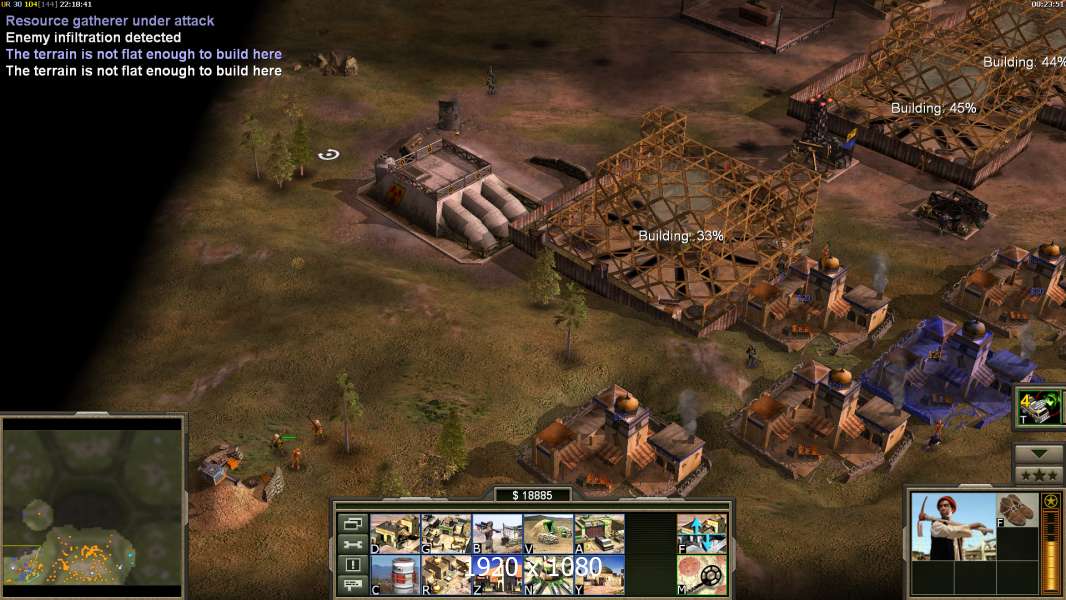Click the wrench button on command bar
The height and width of the screenshot is (600, 1066).
click(x=352, y=544)
